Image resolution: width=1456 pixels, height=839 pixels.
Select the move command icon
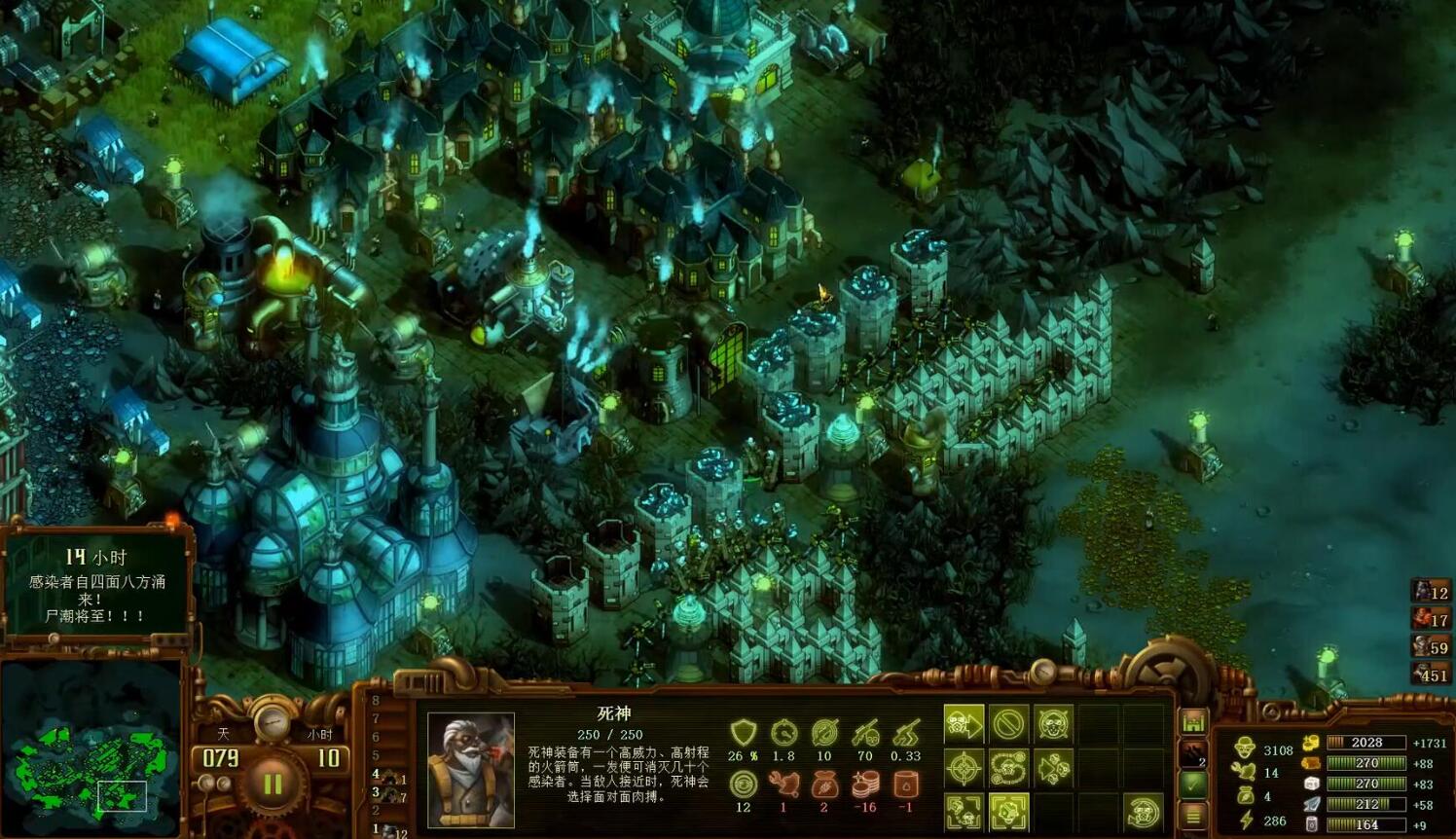pos(964,724)
